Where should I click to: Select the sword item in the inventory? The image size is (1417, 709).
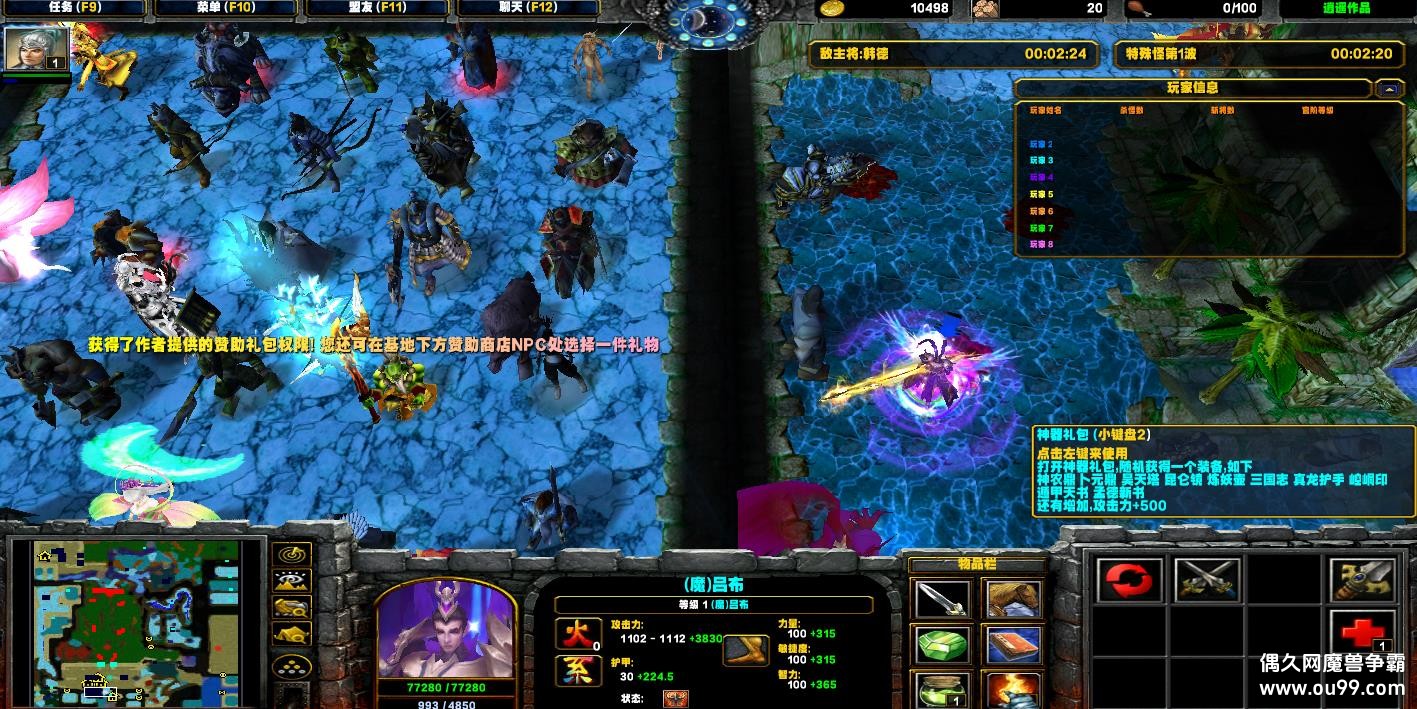pos(942,600)
